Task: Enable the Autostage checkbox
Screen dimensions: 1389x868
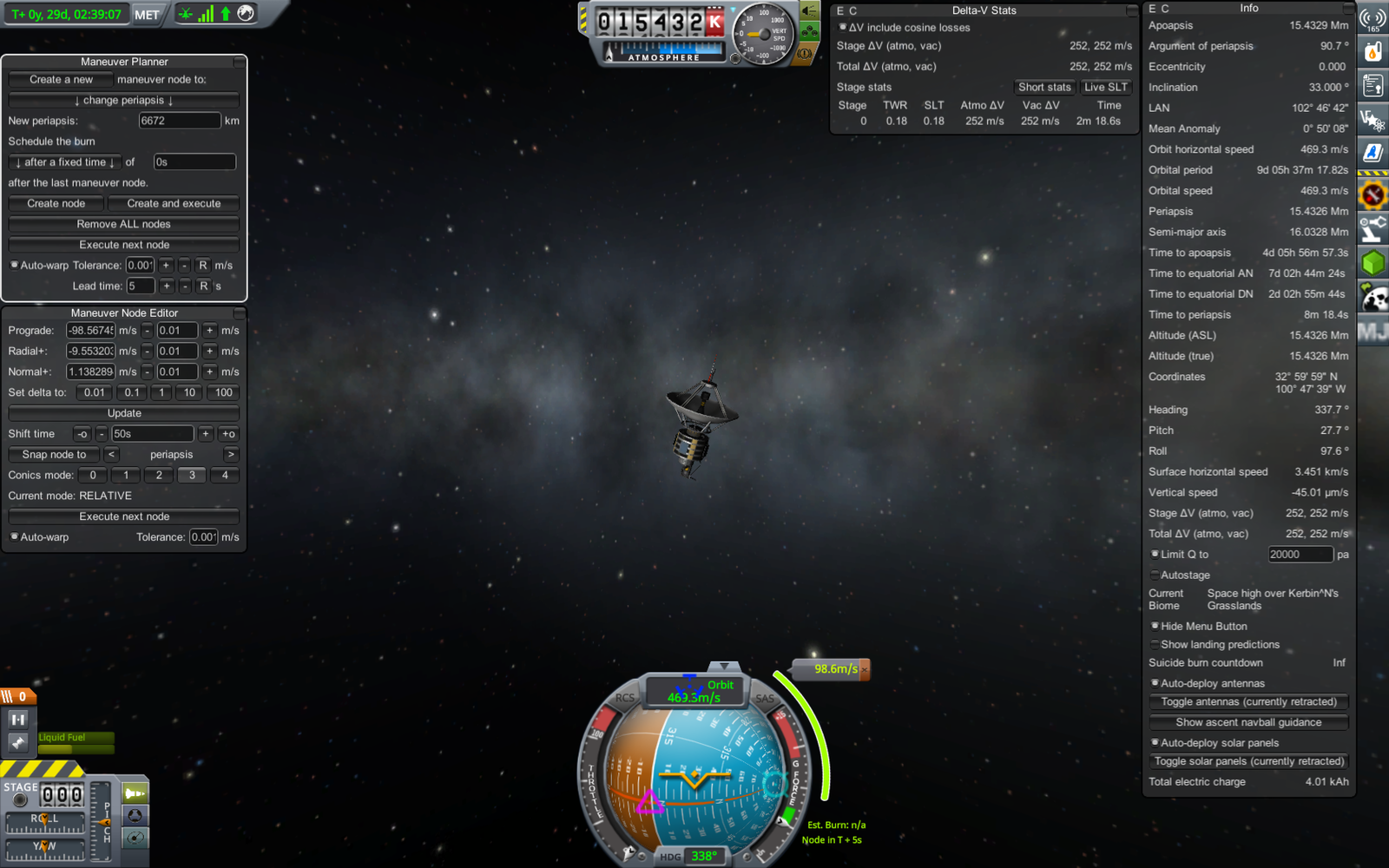Action: (1155, 575)
